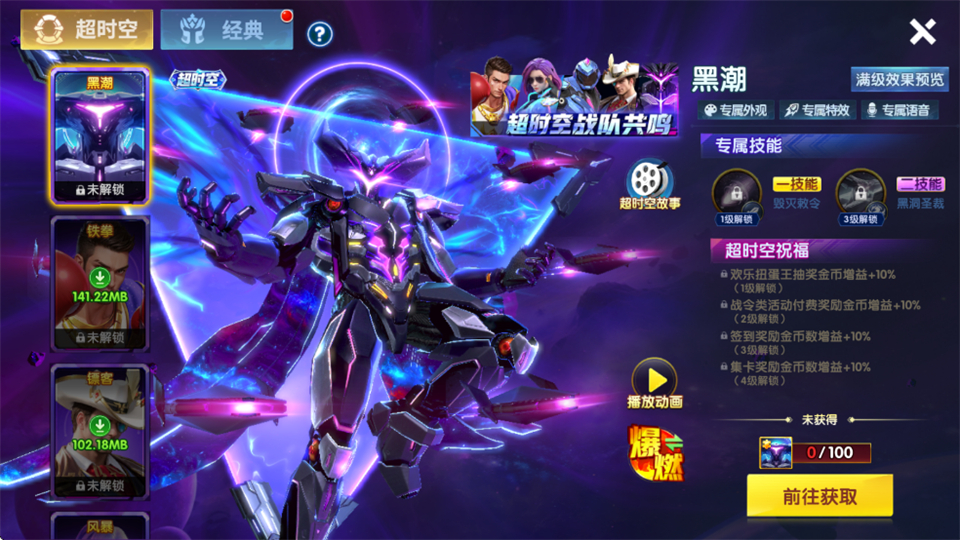View 专属语音 details
960x540 pixels.
click(899, 110)
